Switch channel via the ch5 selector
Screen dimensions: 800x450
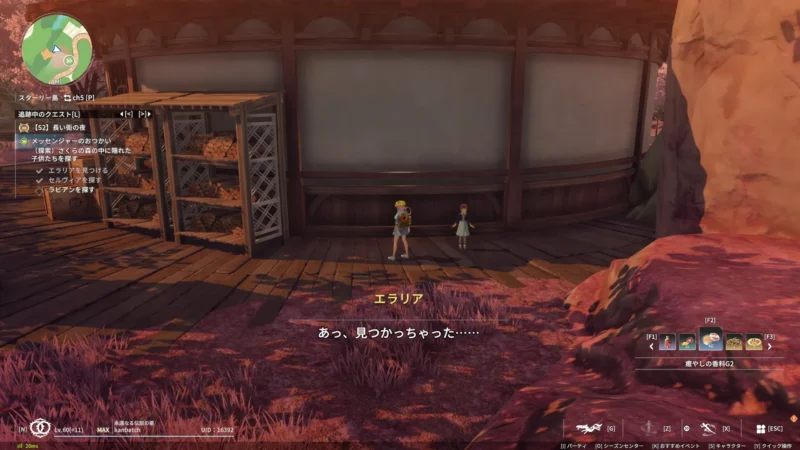pos(78,98)
